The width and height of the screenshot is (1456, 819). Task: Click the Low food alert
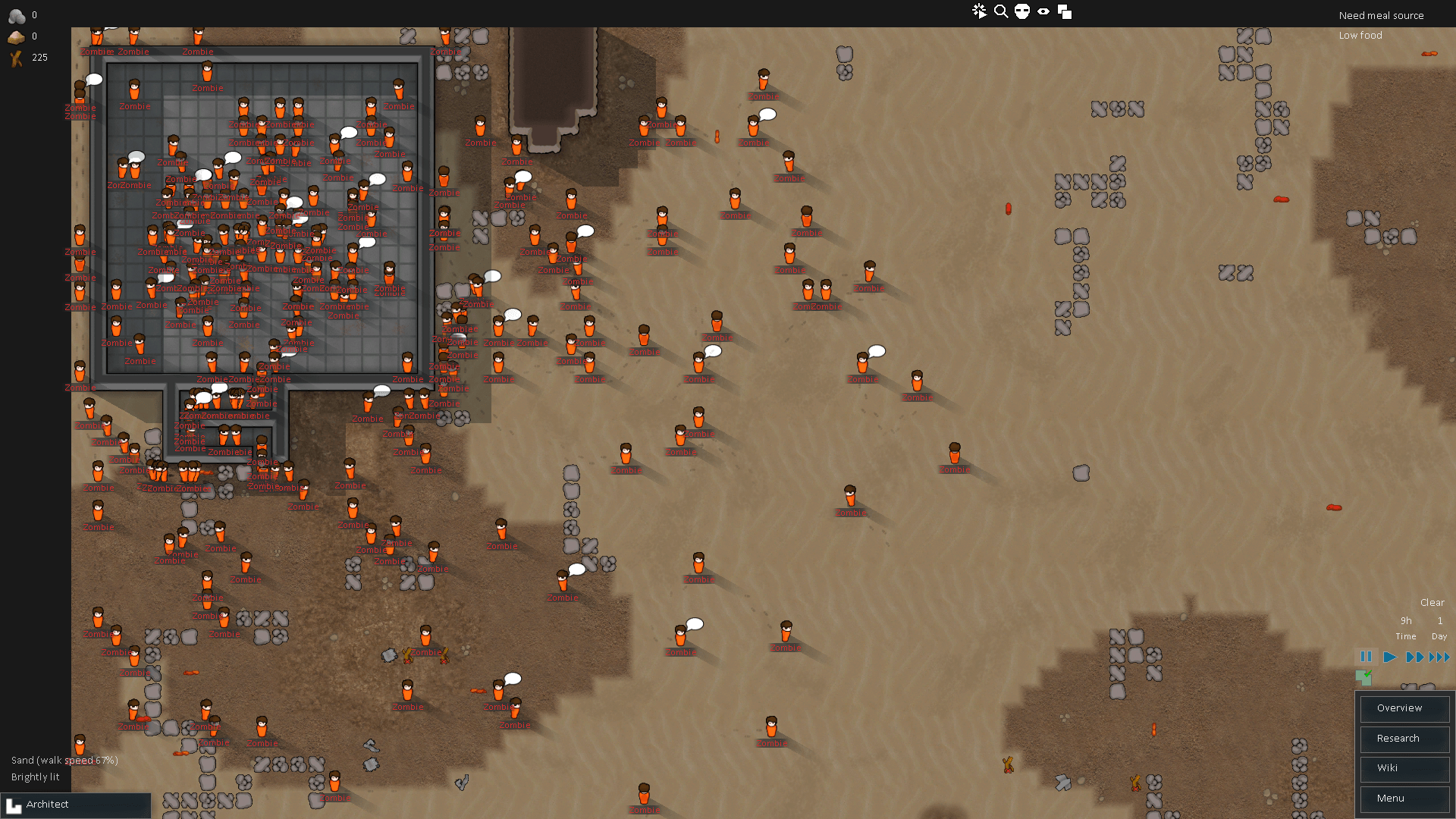tap(1360, 35)
